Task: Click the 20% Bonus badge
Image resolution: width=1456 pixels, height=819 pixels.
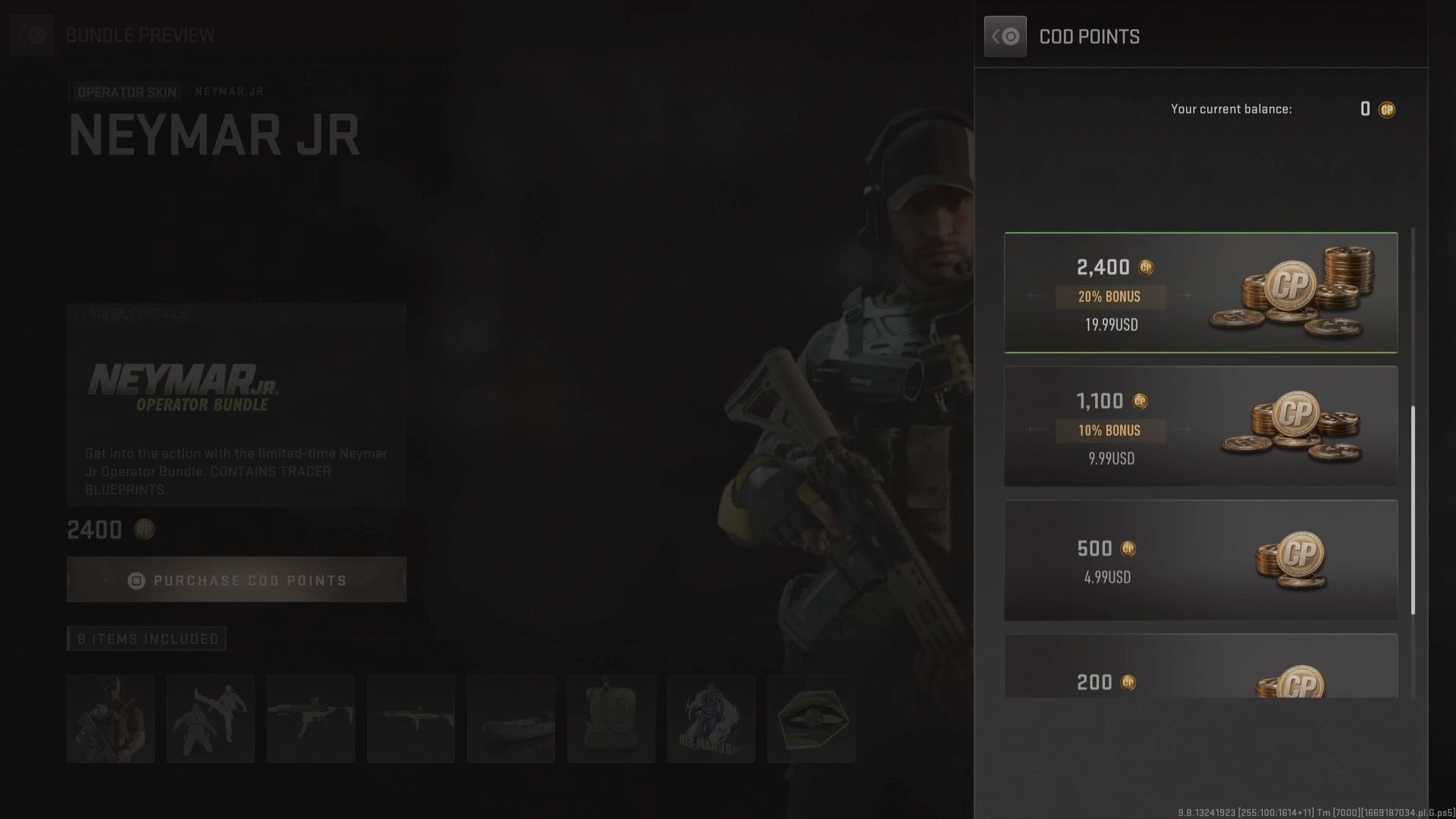Action: pos(1109,297)
